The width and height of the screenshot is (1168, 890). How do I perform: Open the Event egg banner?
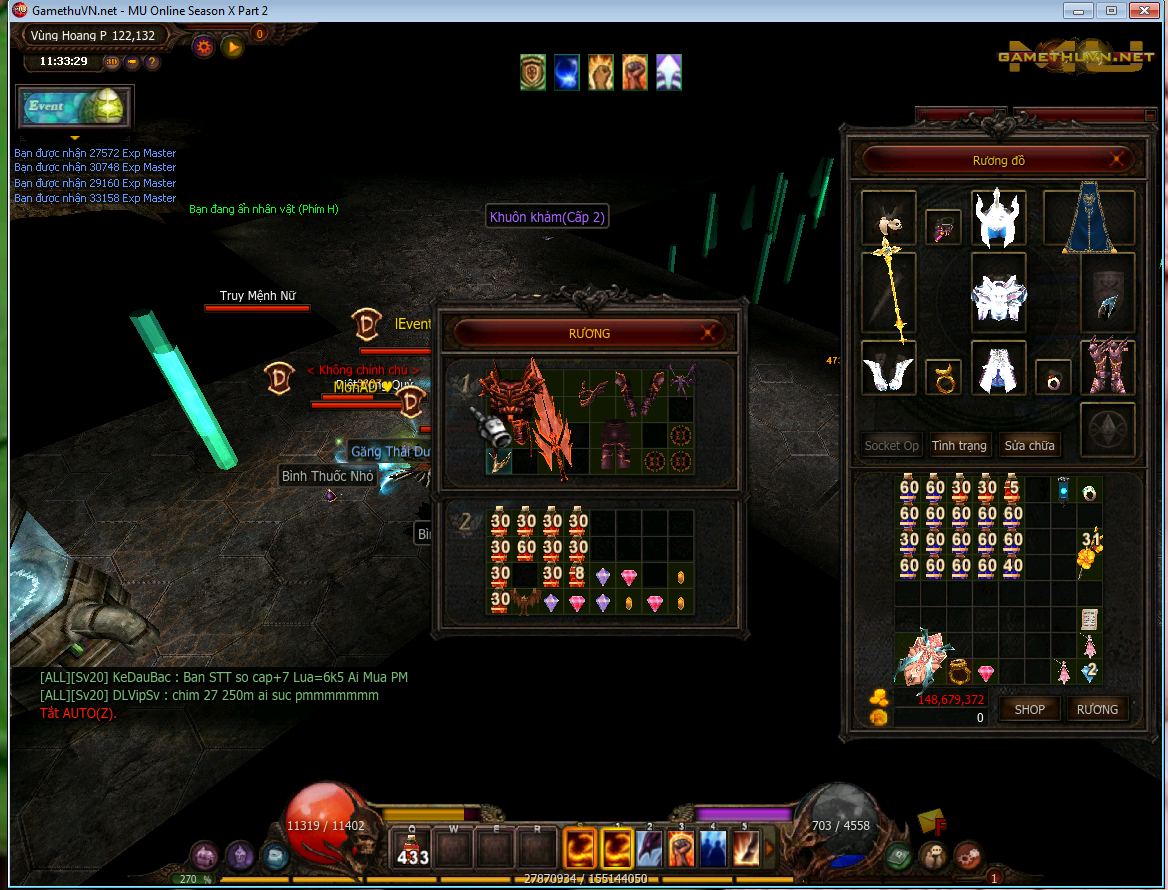tap(75, 107)
